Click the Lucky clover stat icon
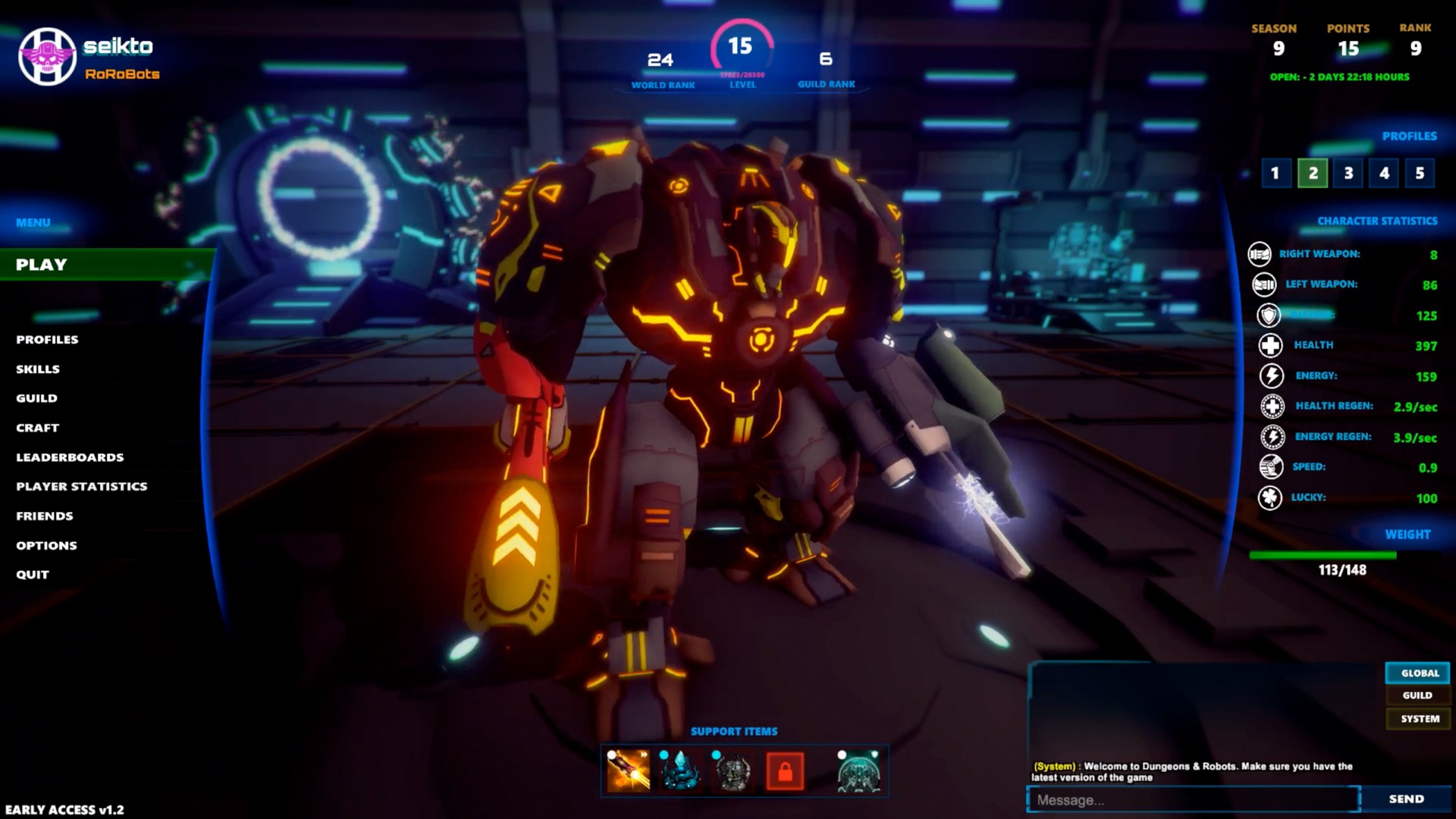The width and height of the screenshot is (1456, 819). [x=1272, y=498]
